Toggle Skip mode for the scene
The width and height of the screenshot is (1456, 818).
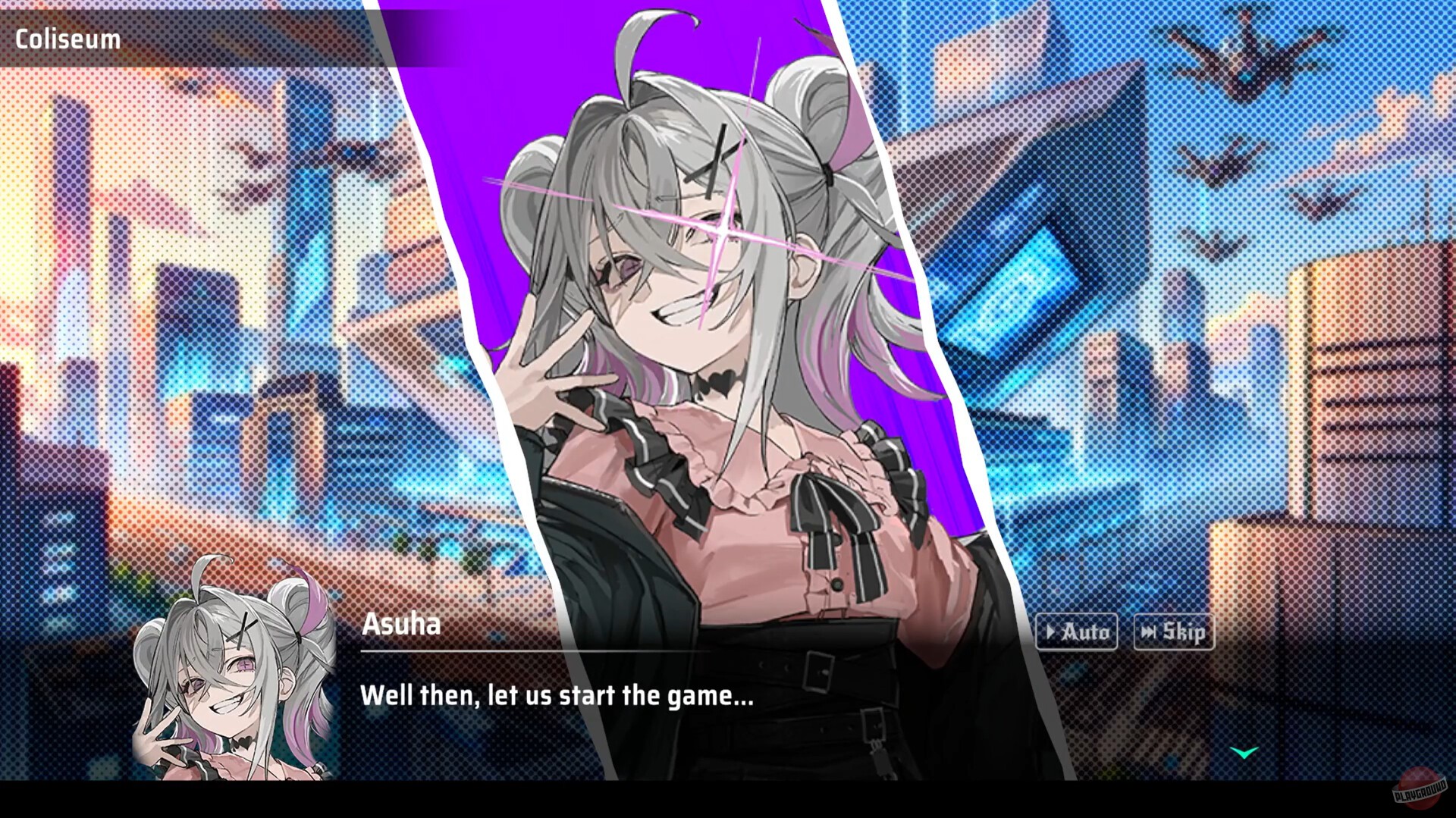1174,632
